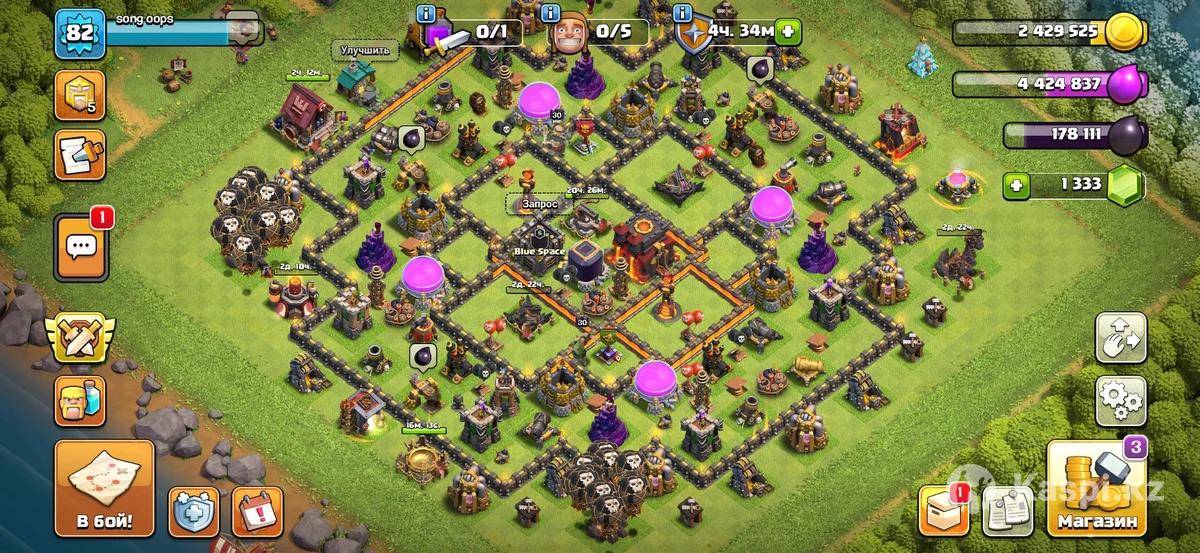Open the shield with plus icon
The height and width of the screenshot is (553, 1200).
pos(193,512)
